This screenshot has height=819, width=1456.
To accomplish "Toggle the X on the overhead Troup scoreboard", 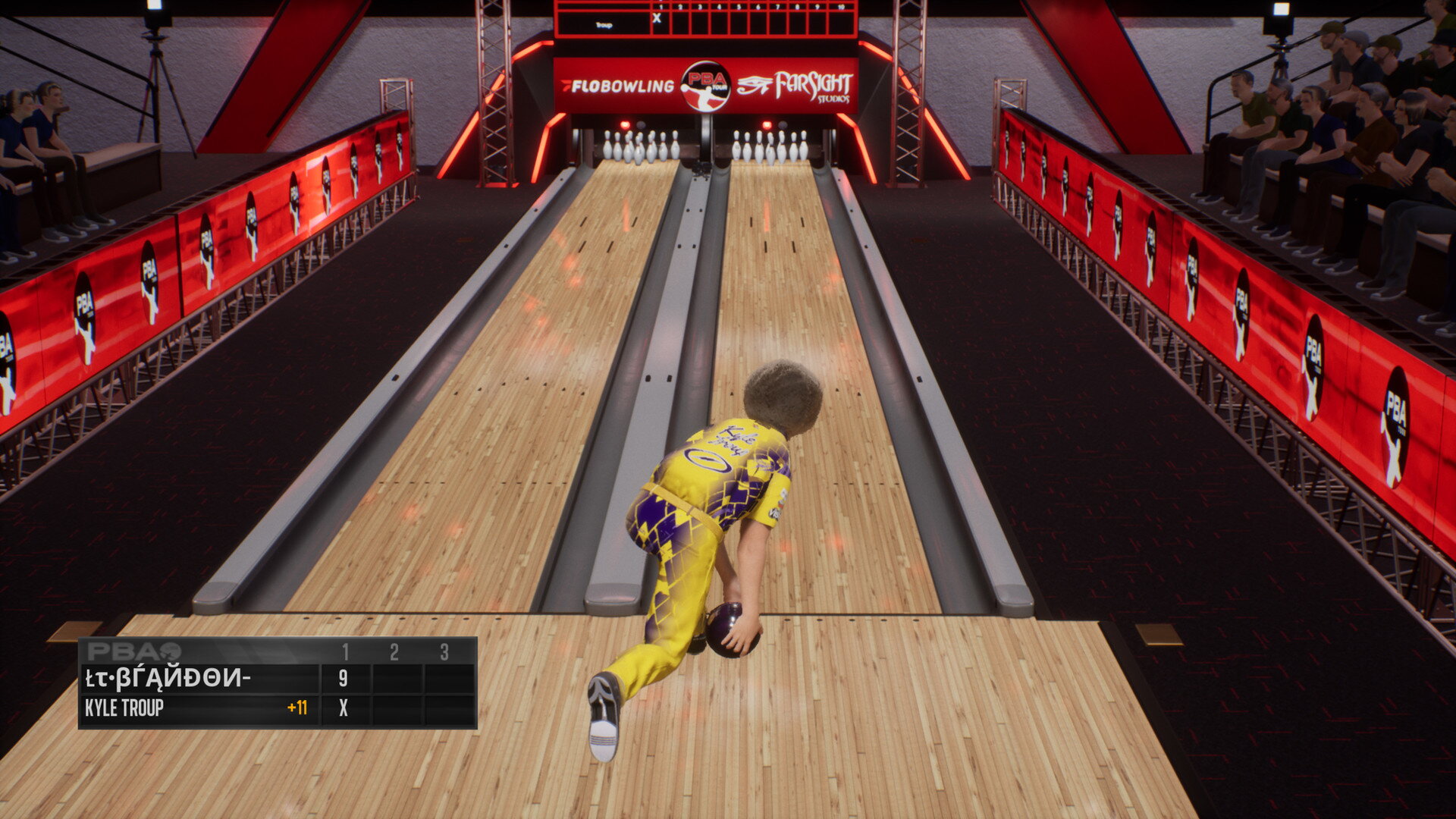I will (655, 18).
